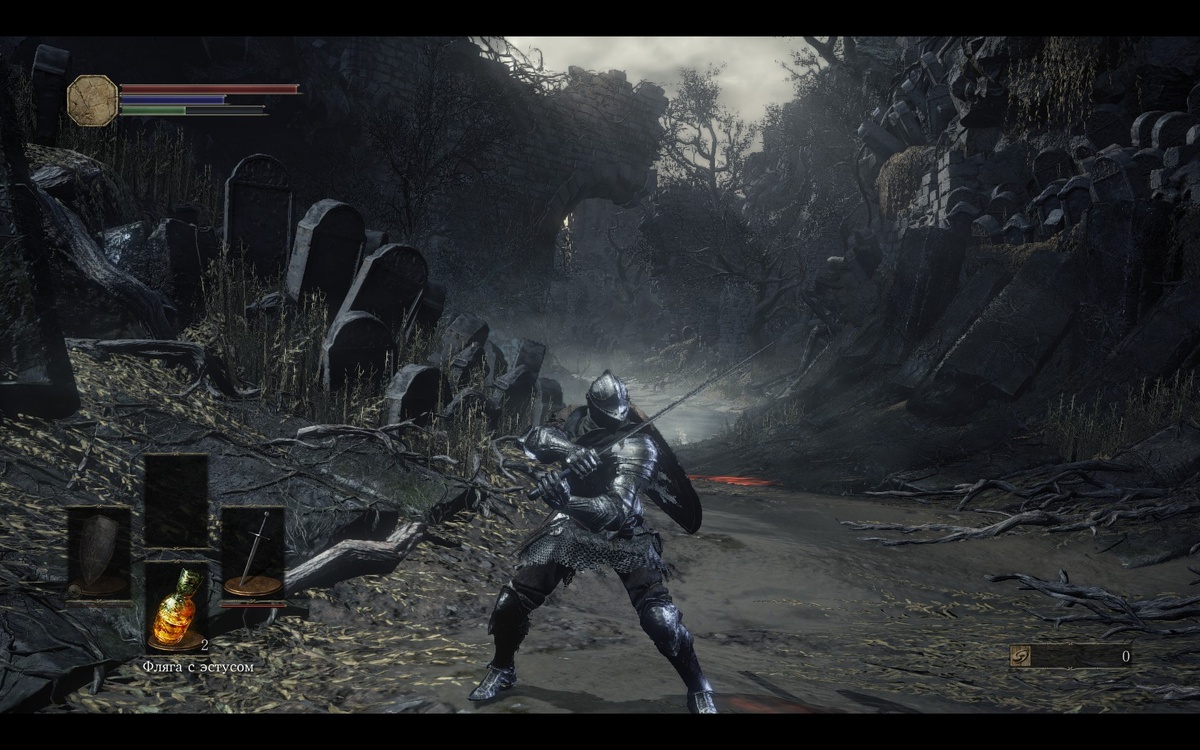
Task: Select the empty spell slot above the flask
Action: (176, 500)
